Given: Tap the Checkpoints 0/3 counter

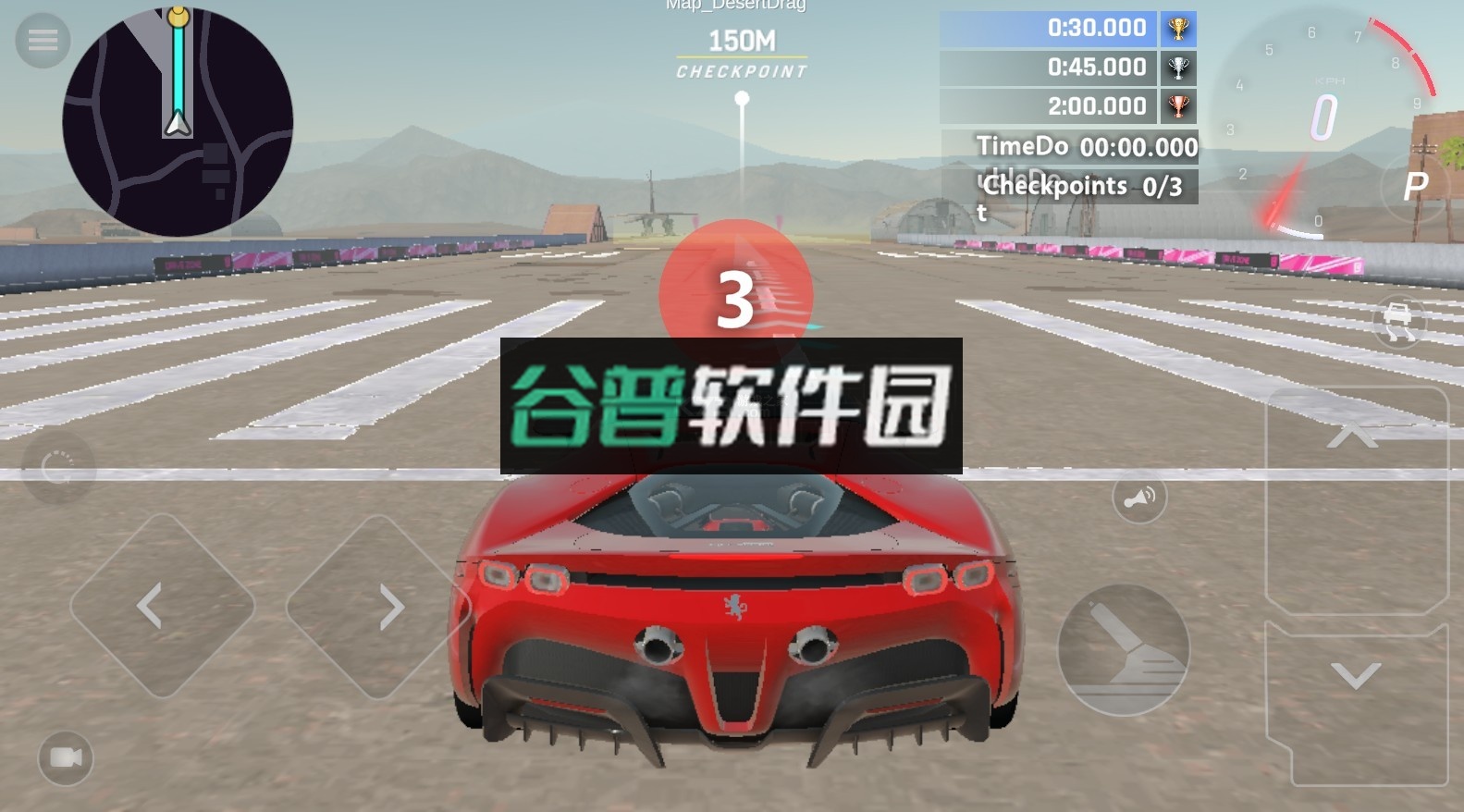Looking at the screenshot, I should (1082, 186).
